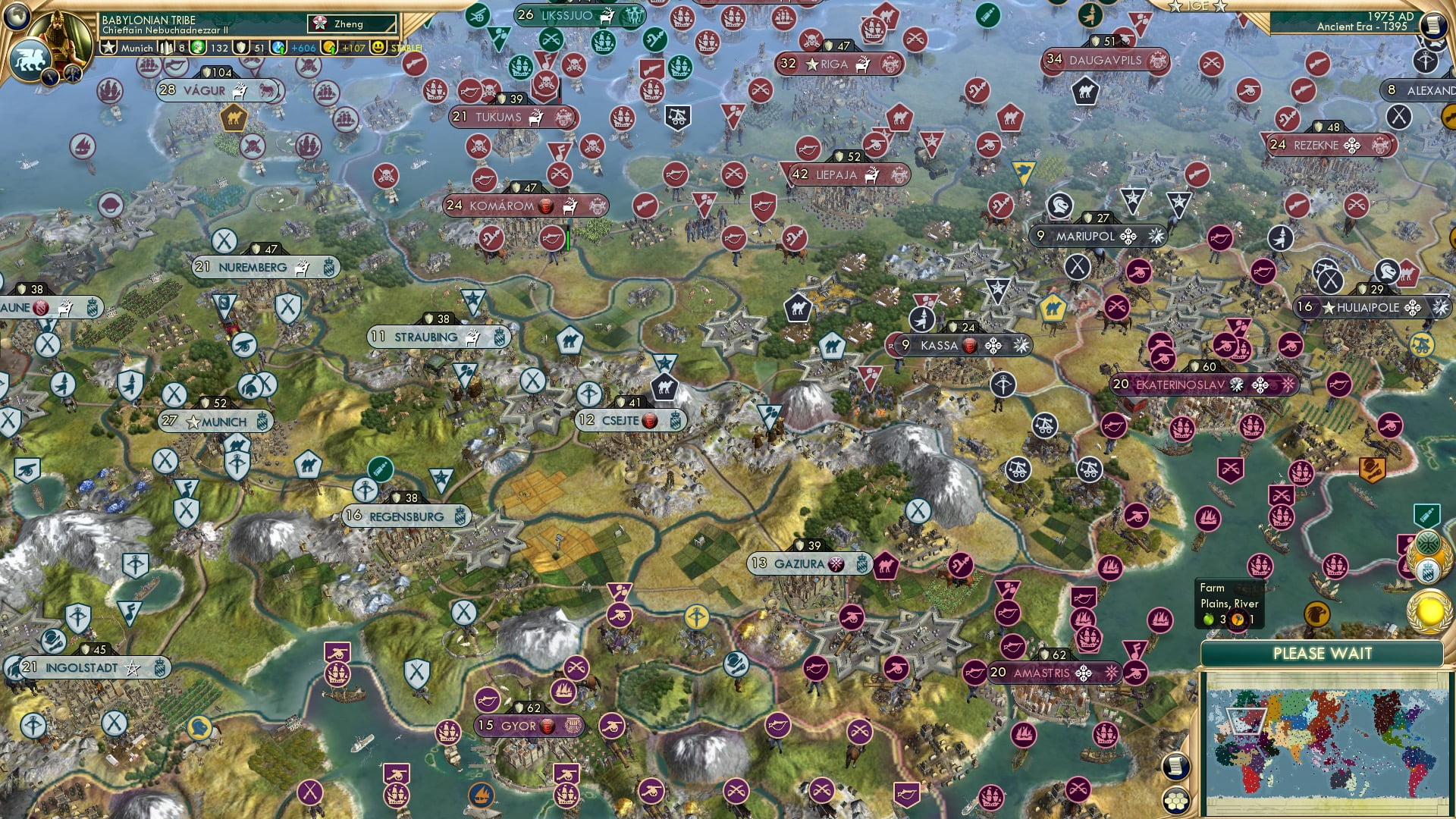Click the happiness STABLE smiley icon
Viewport: 1456px width, 819px height.
380,48
